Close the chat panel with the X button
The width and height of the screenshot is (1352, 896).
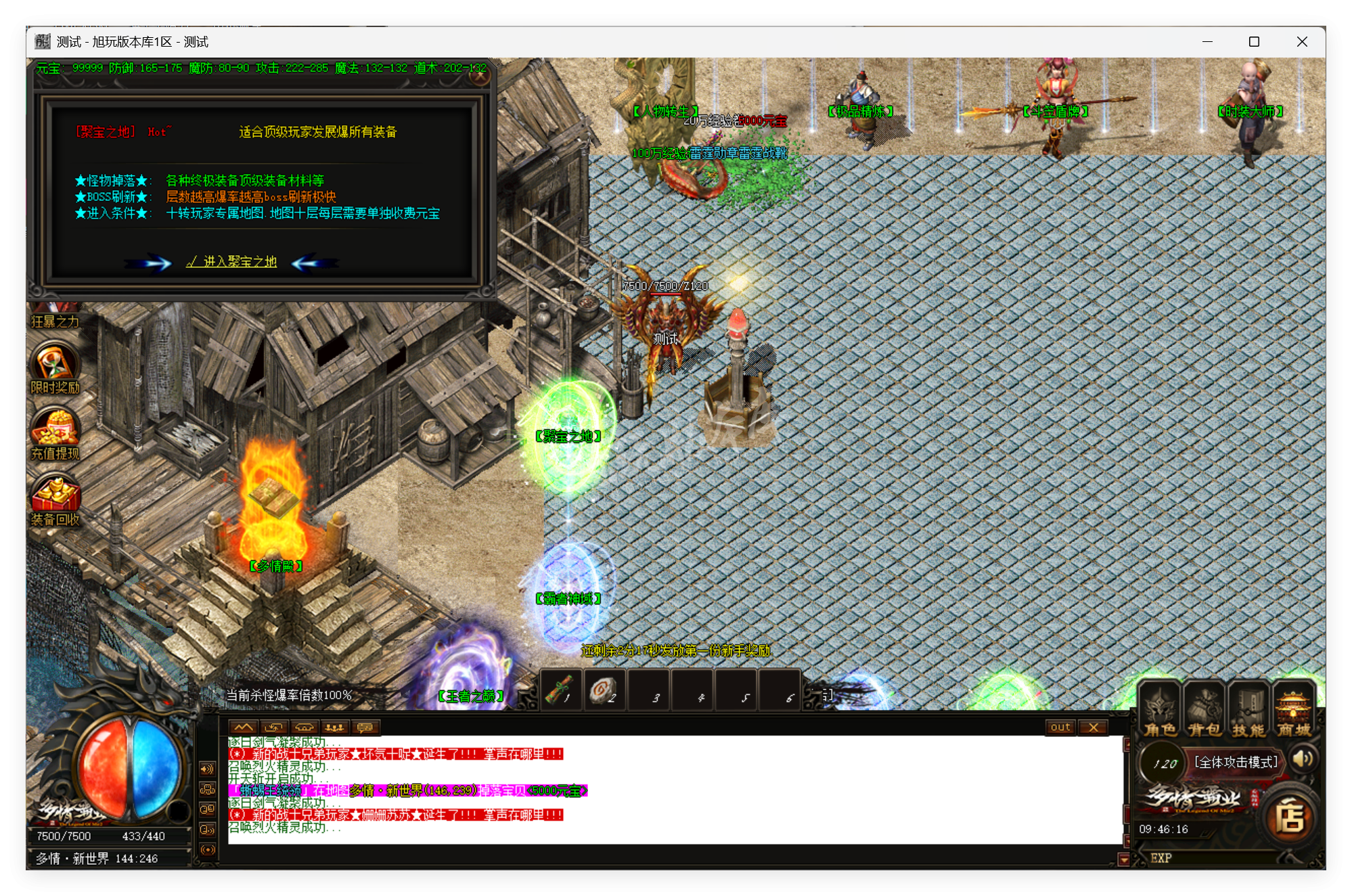pyautogui.click(x=1094, y=727)
